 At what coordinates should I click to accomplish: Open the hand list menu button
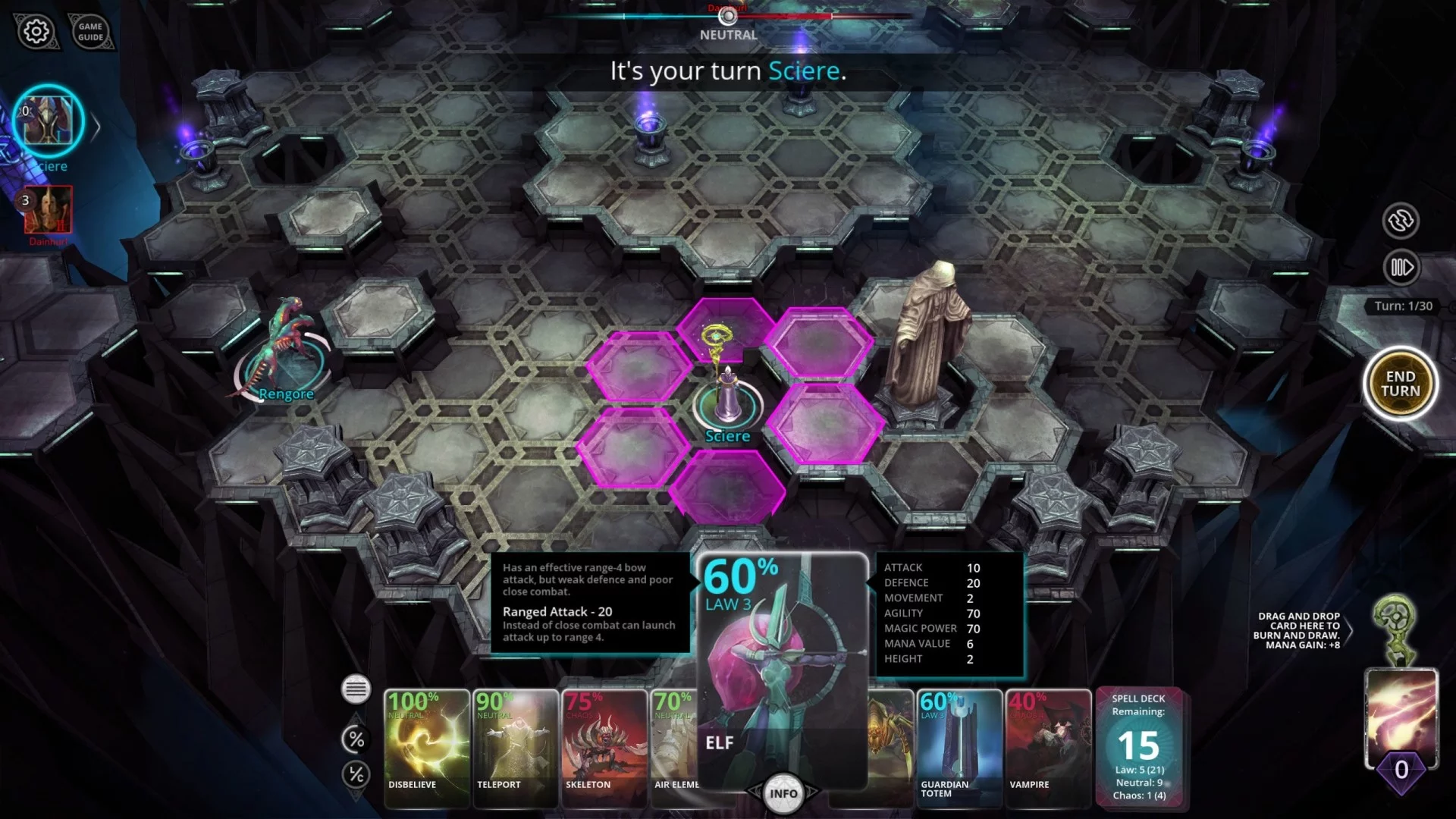[356, 689]
